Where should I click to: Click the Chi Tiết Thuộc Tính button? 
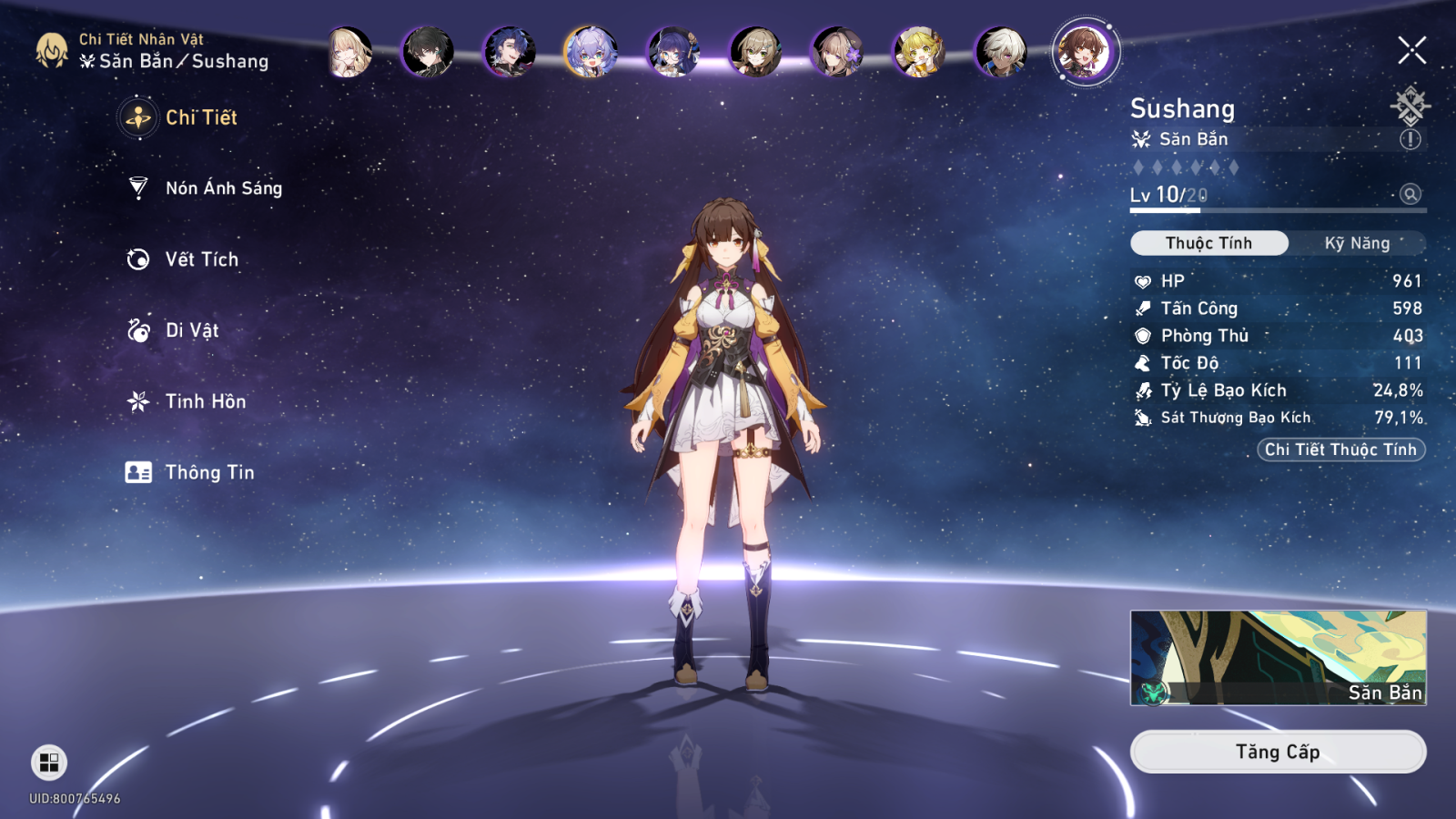point(1340,450)
